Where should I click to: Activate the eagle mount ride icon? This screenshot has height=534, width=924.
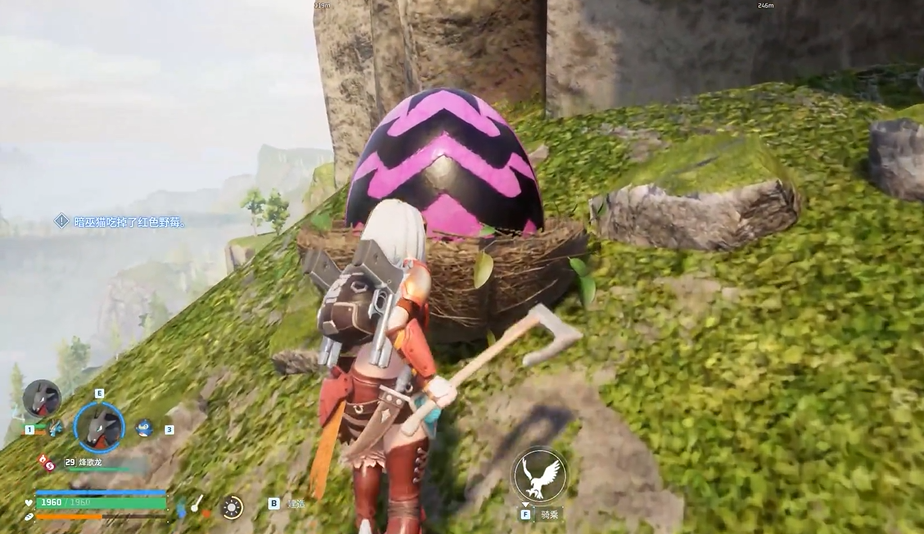[x=540, y=475]
